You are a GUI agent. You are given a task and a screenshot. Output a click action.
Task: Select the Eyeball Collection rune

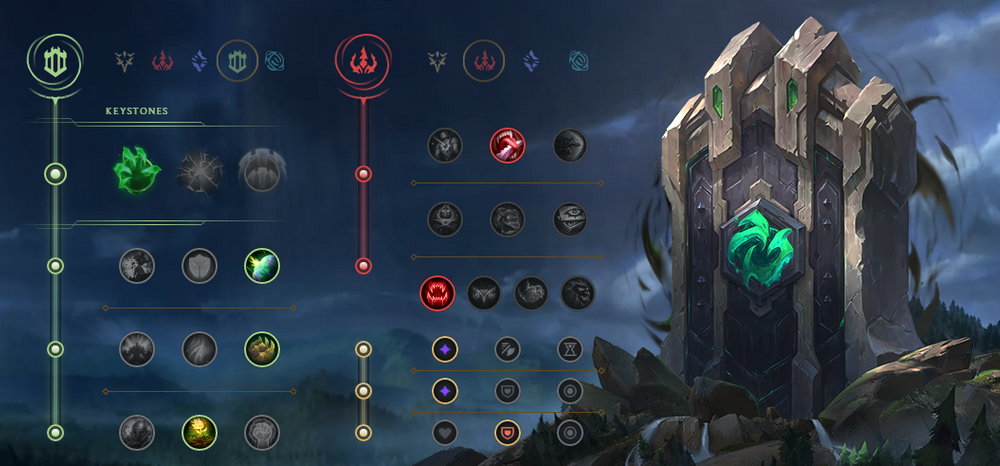click(570, 219)
